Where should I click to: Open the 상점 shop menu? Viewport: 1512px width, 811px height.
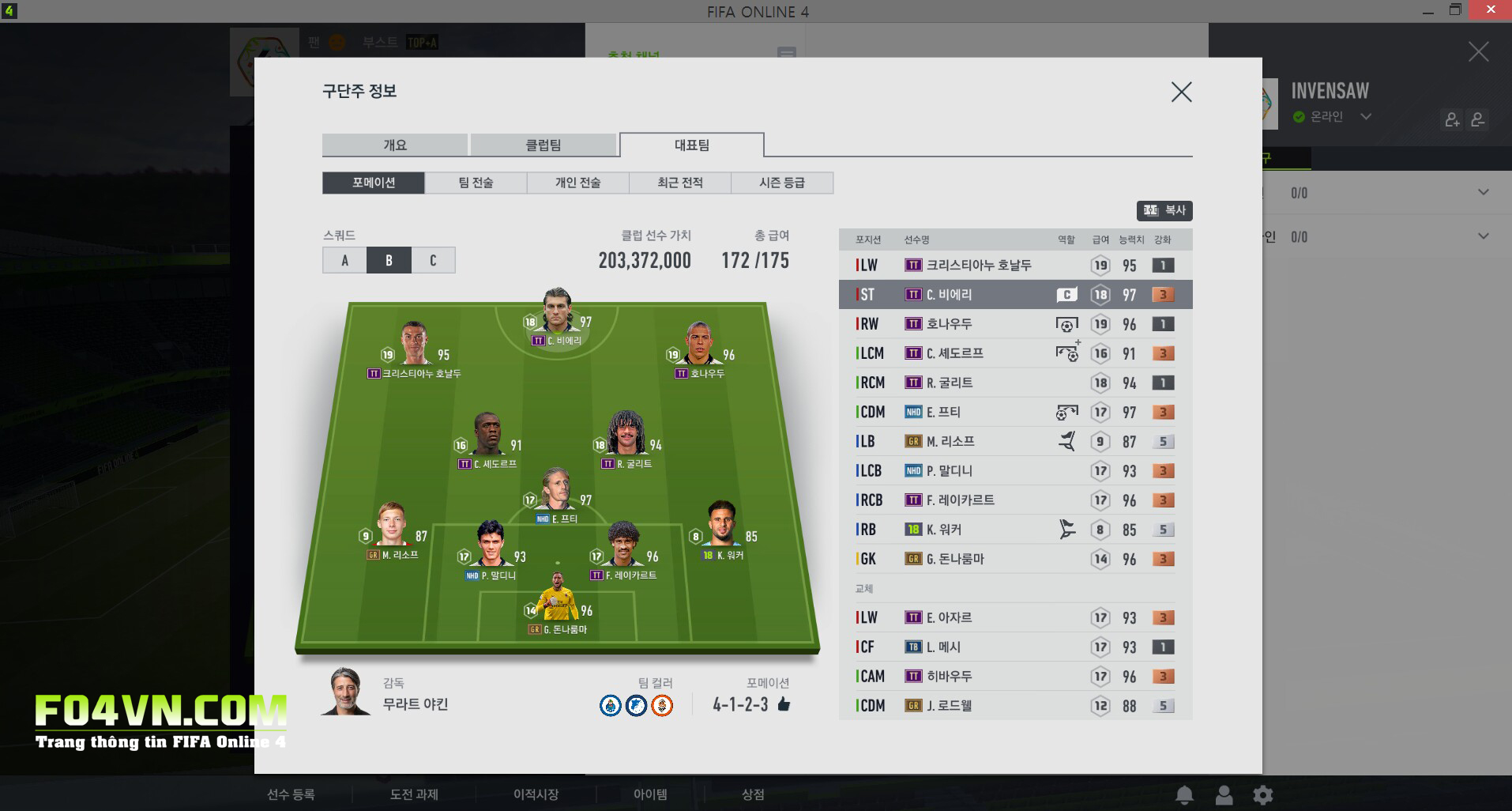click(752, 794)
